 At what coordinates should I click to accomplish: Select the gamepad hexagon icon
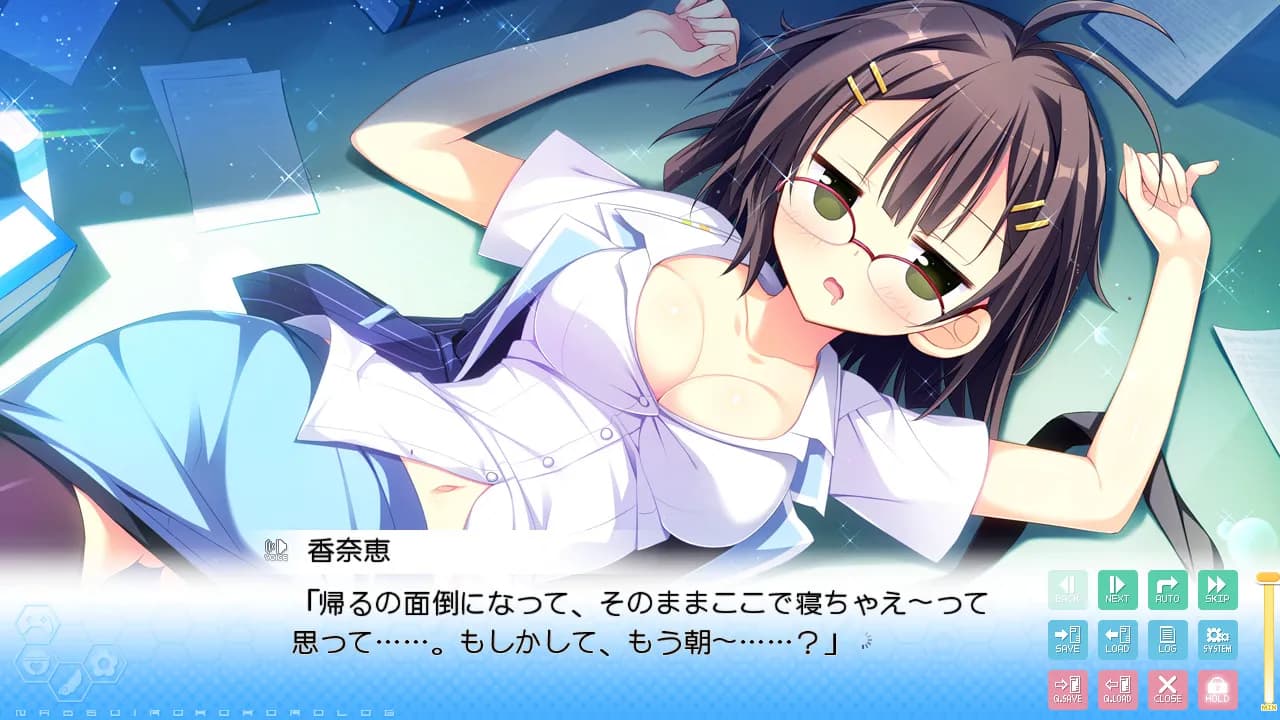point(39,623)
